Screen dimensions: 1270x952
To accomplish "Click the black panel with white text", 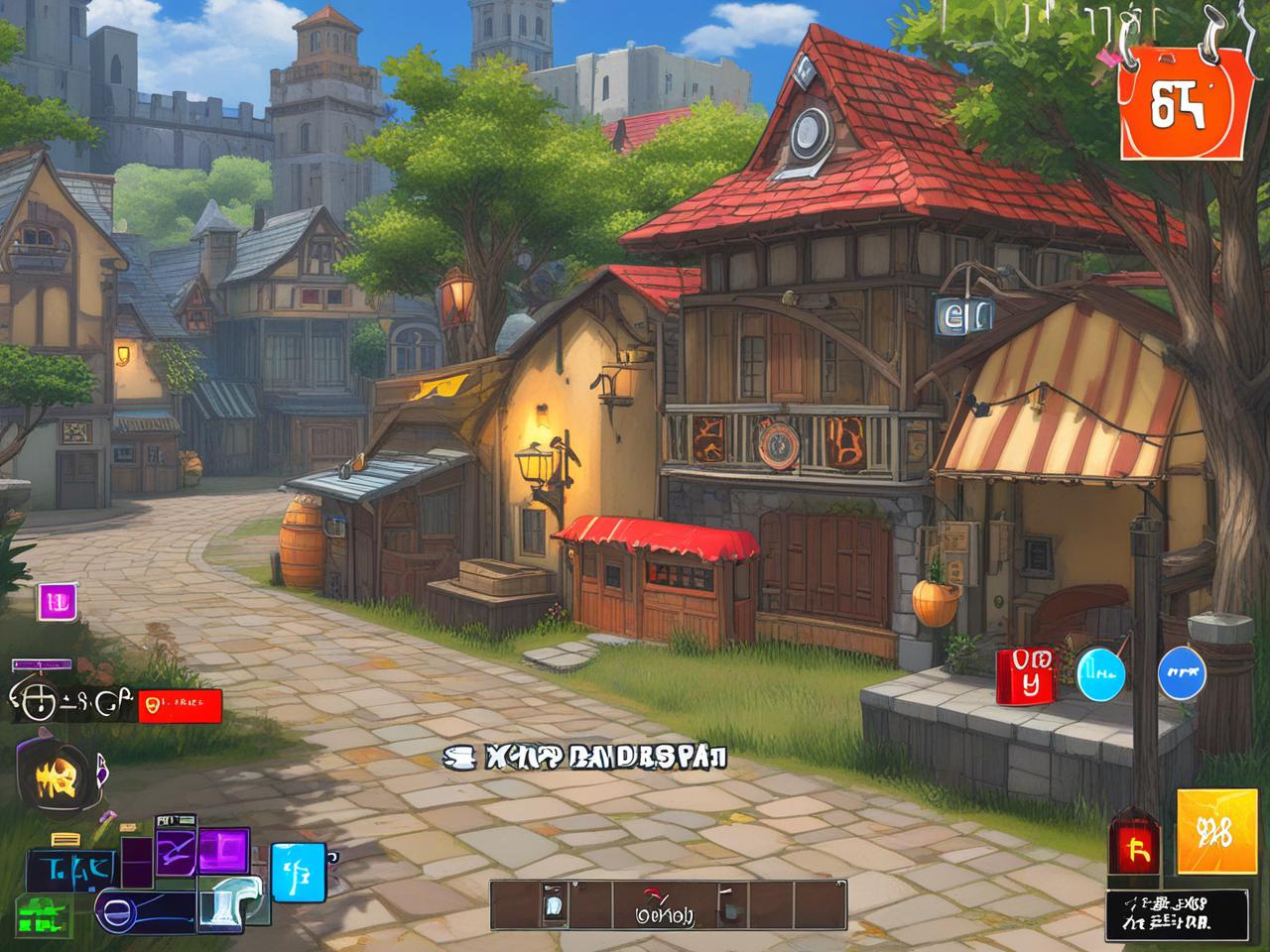I will coord(1177,914).
